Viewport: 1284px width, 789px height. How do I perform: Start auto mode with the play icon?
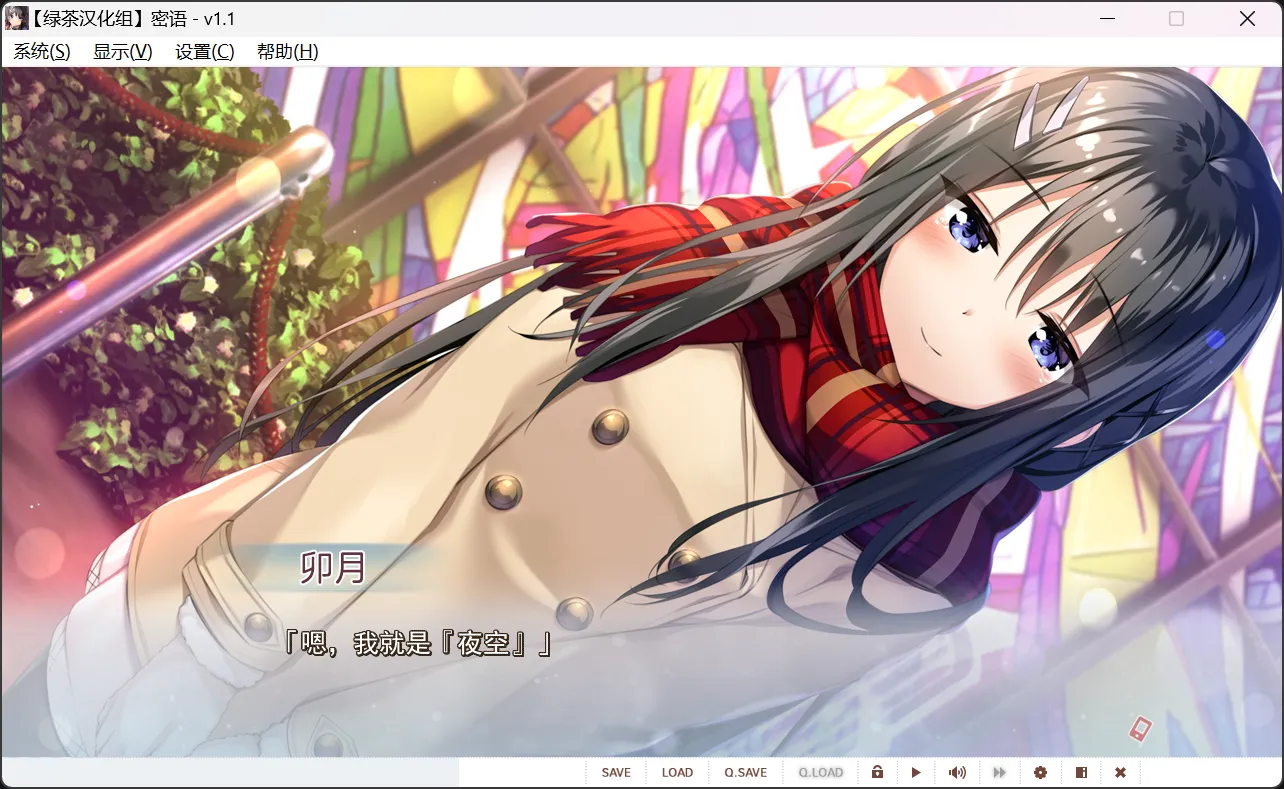(916, 772)
